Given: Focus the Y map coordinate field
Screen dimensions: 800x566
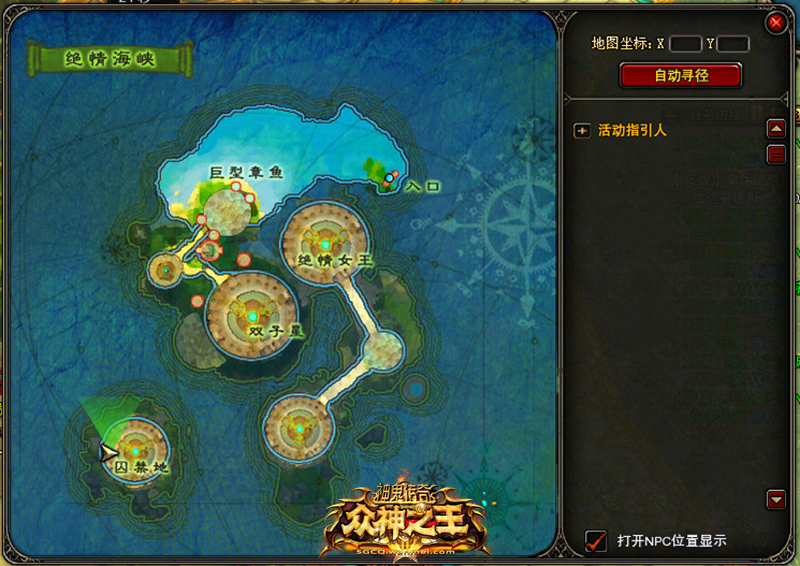Looking at the screenshot, I should (733, 44).
